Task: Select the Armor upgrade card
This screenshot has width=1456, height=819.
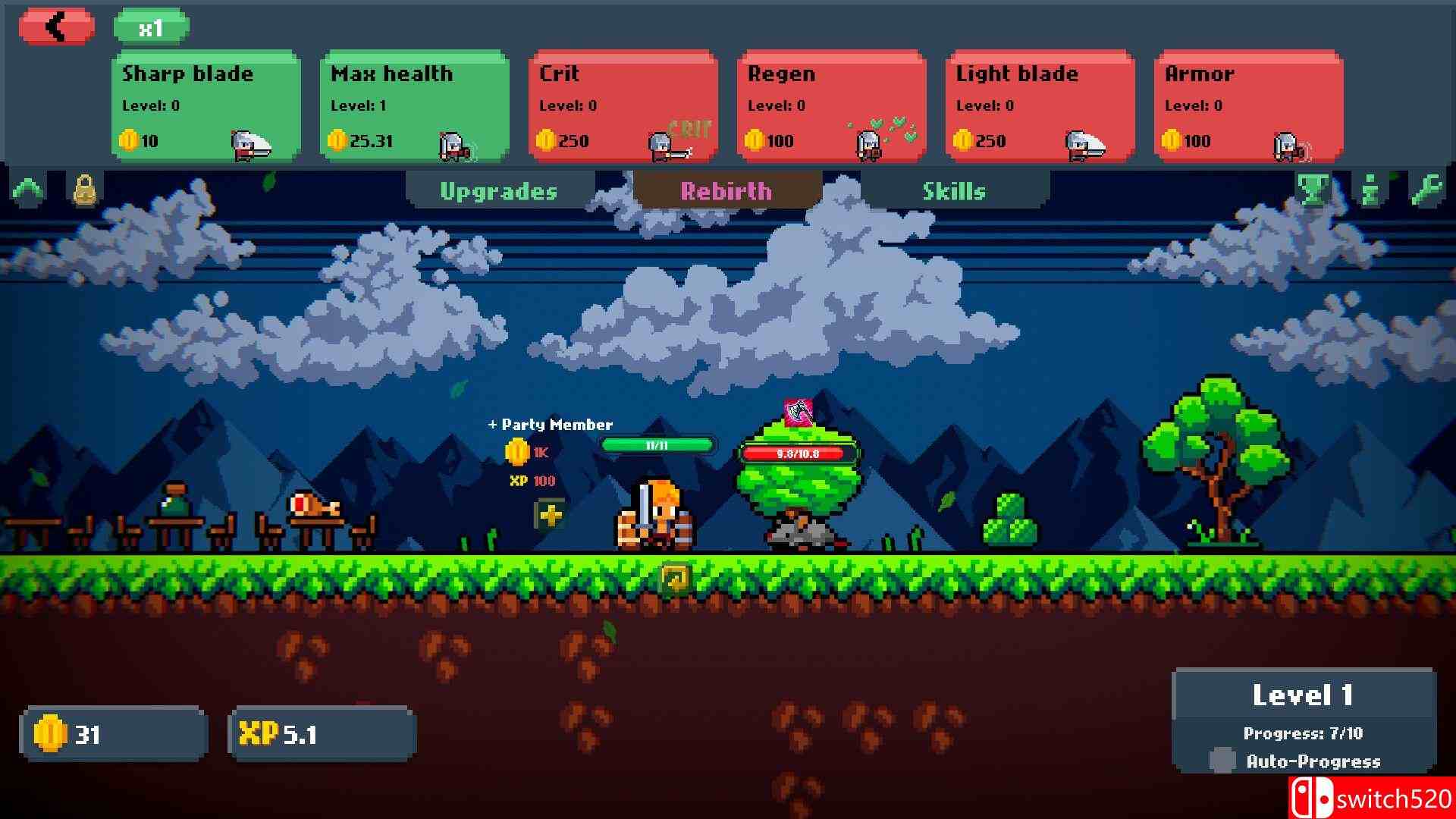Action: 1249,106
